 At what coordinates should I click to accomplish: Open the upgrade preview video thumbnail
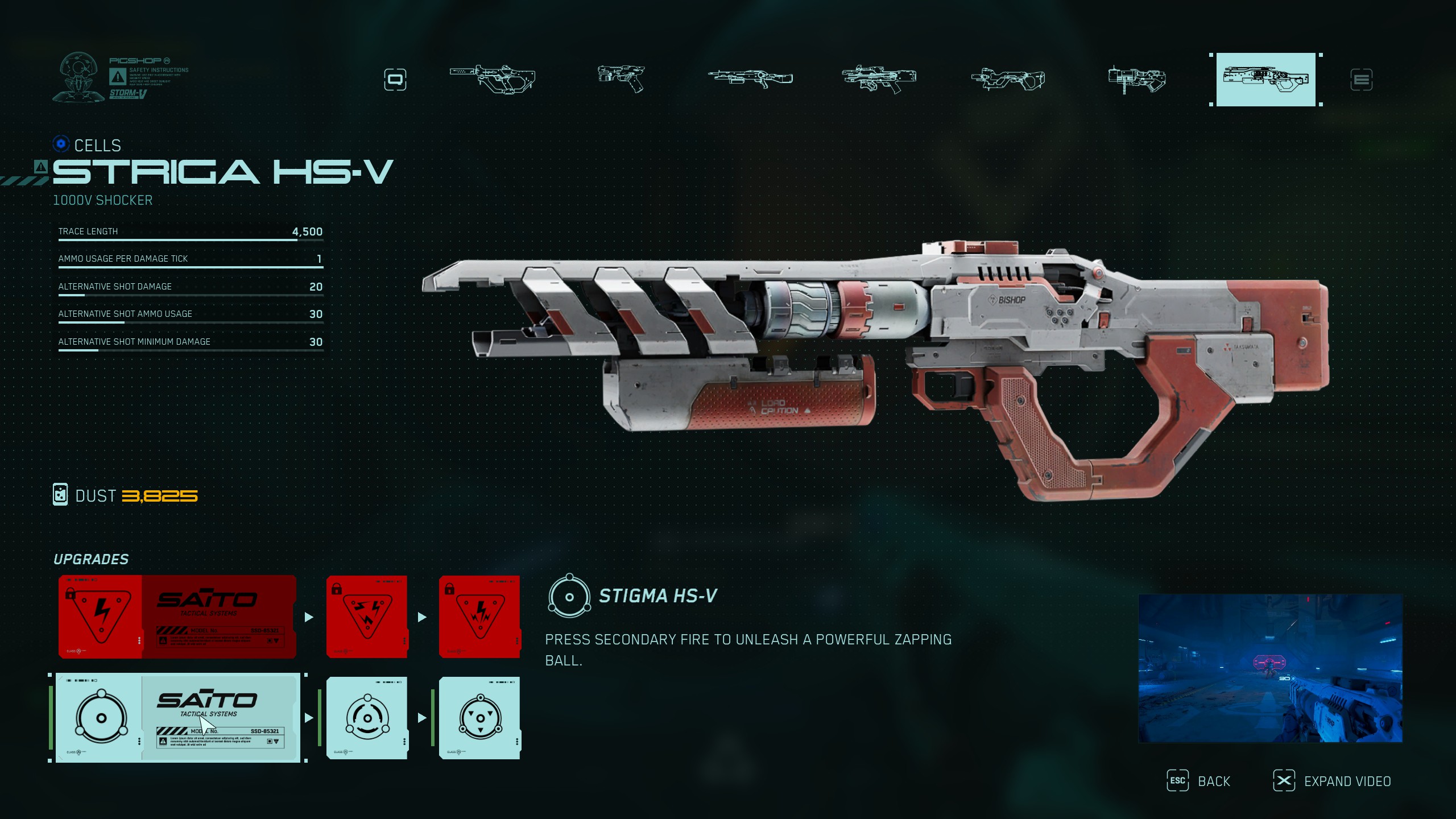pos(1270,668)
